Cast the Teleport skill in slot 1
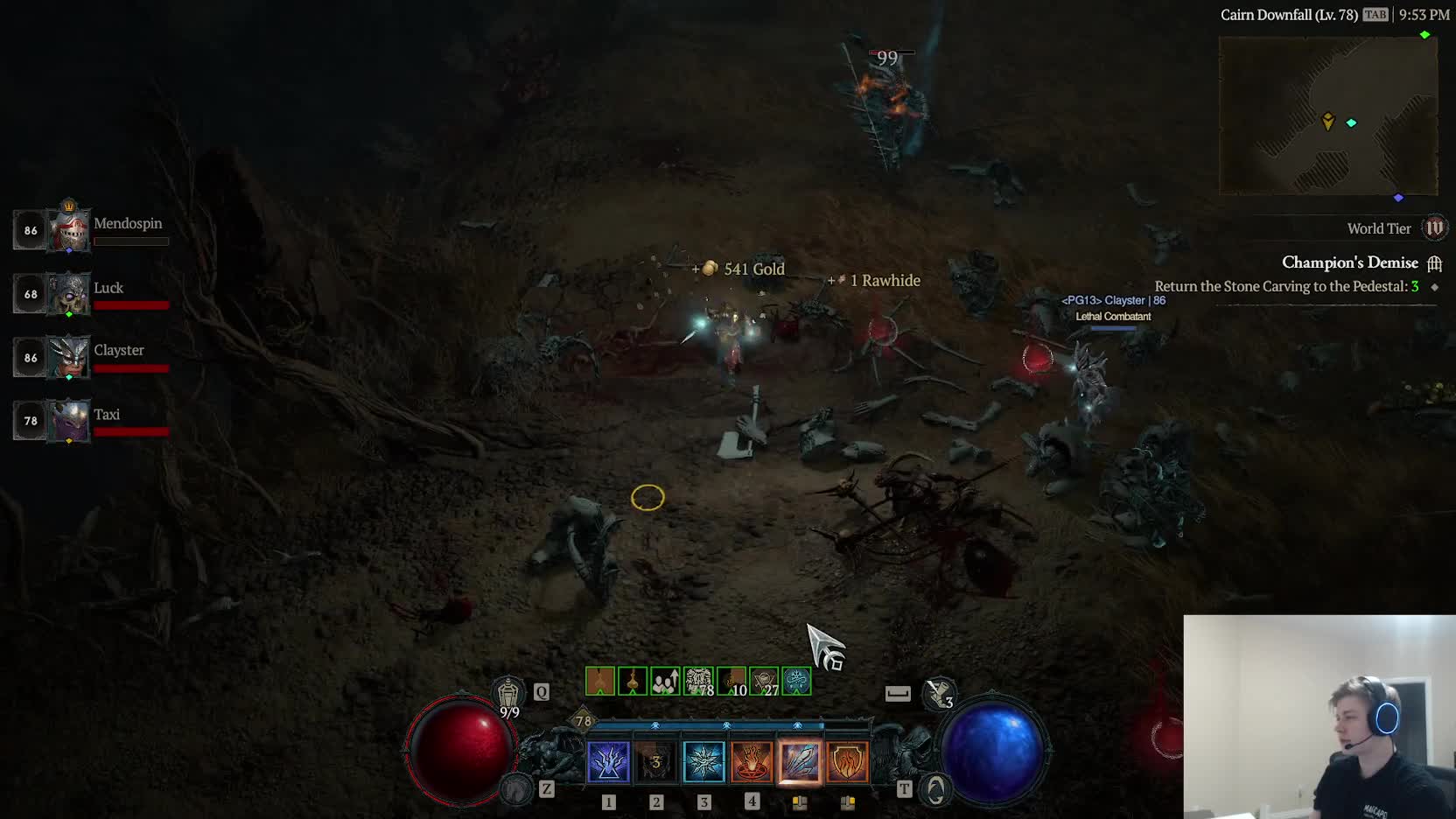 coord(608,762)
